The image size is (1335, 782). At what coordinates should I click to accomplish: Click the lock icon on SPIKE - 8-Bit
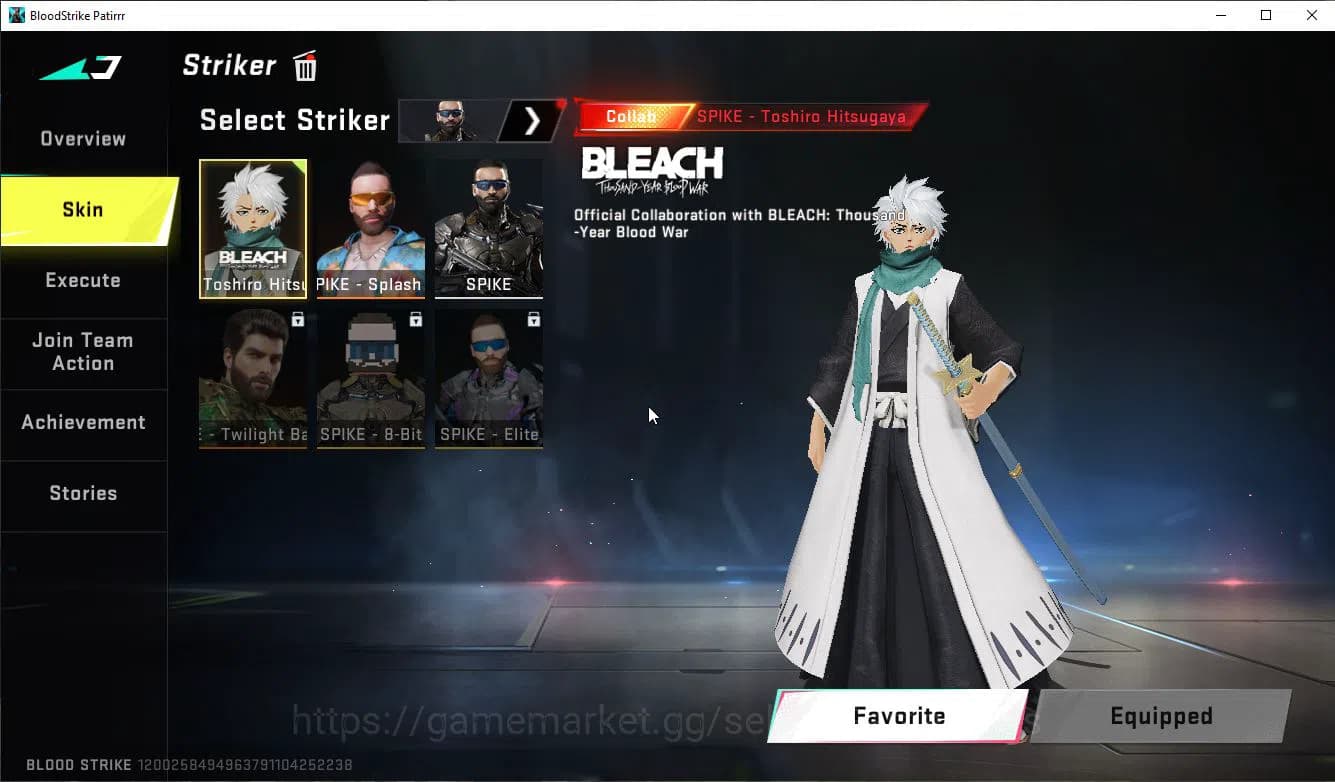(x=414, y=319)
